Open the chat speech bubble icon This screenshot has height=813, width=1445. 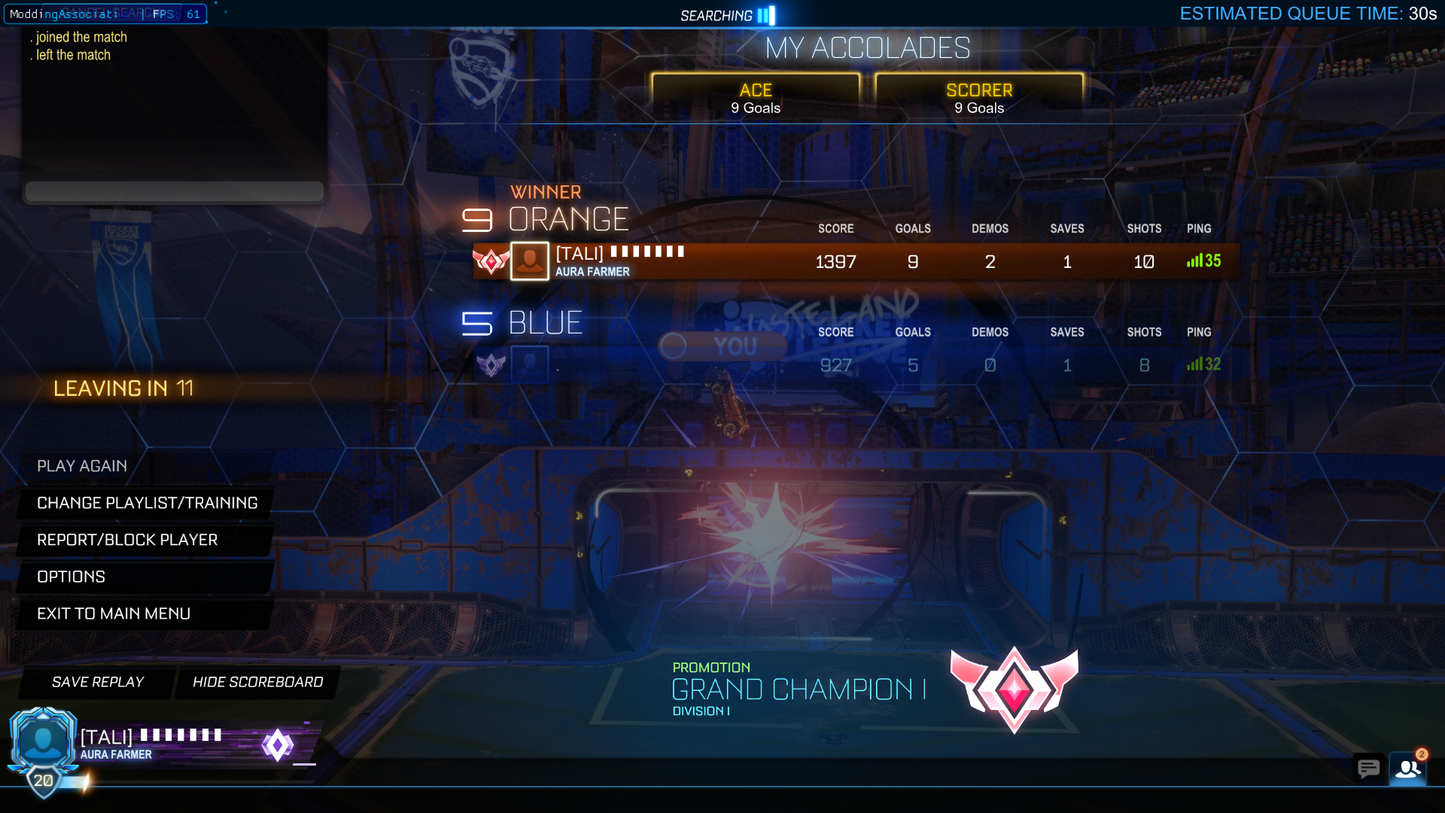click(x=1369, y=769)
